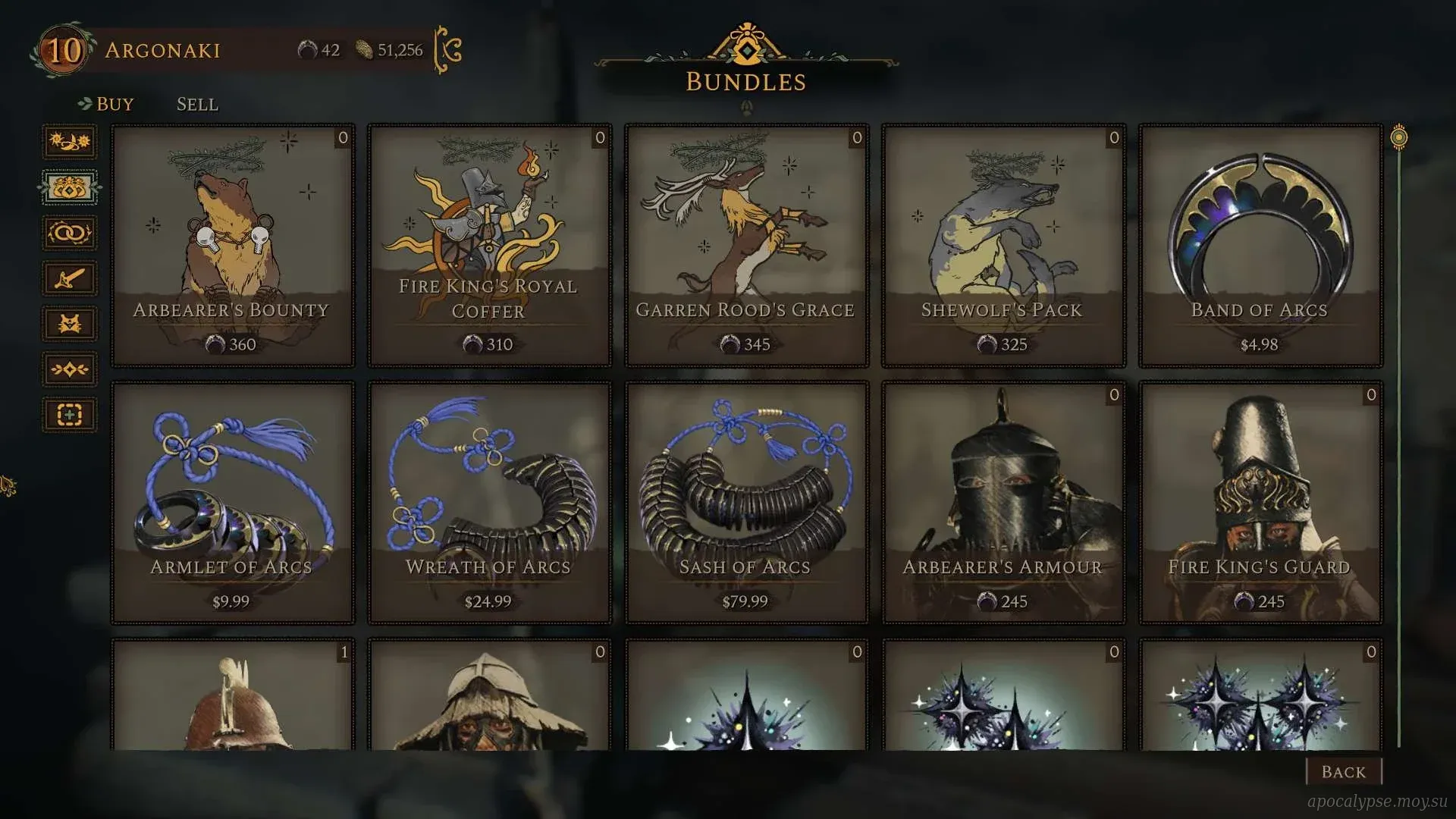This screenshot has width=1456, height=819.
Task: Select the Fire King's Guard bundle
Action: click(x=1260, y=503)
